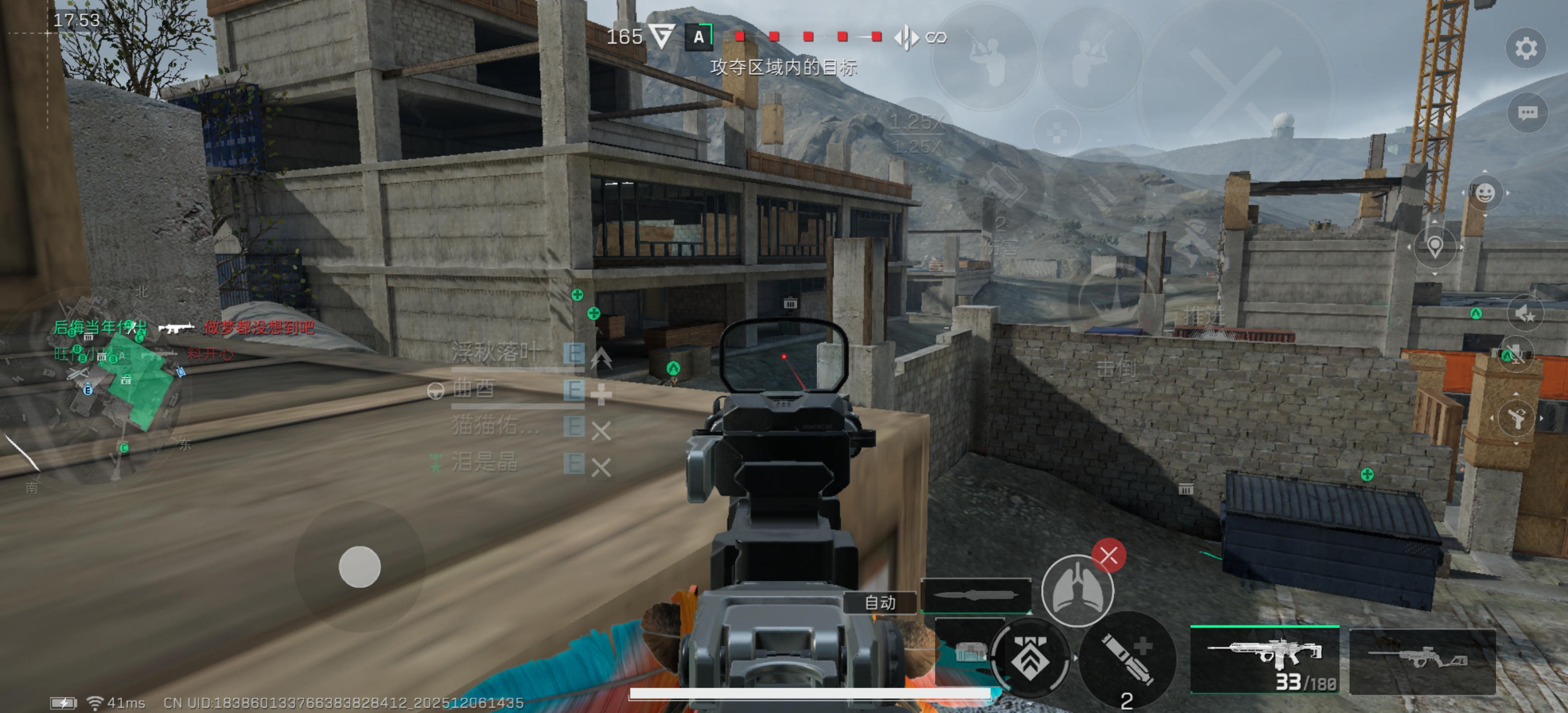Tap the pistol aim-view wheel button
The image size is (1568, 713).
[x=1516, y=418]
